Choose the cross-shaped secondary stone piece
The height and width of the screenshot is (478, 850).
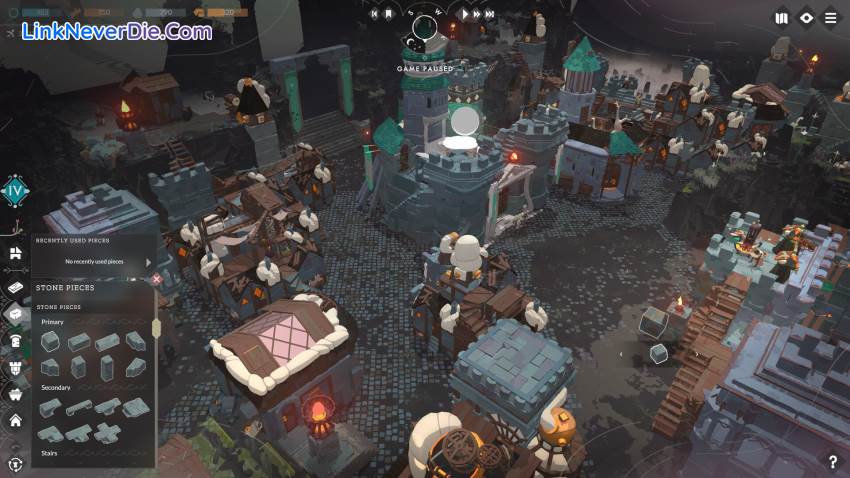point(107,432)
